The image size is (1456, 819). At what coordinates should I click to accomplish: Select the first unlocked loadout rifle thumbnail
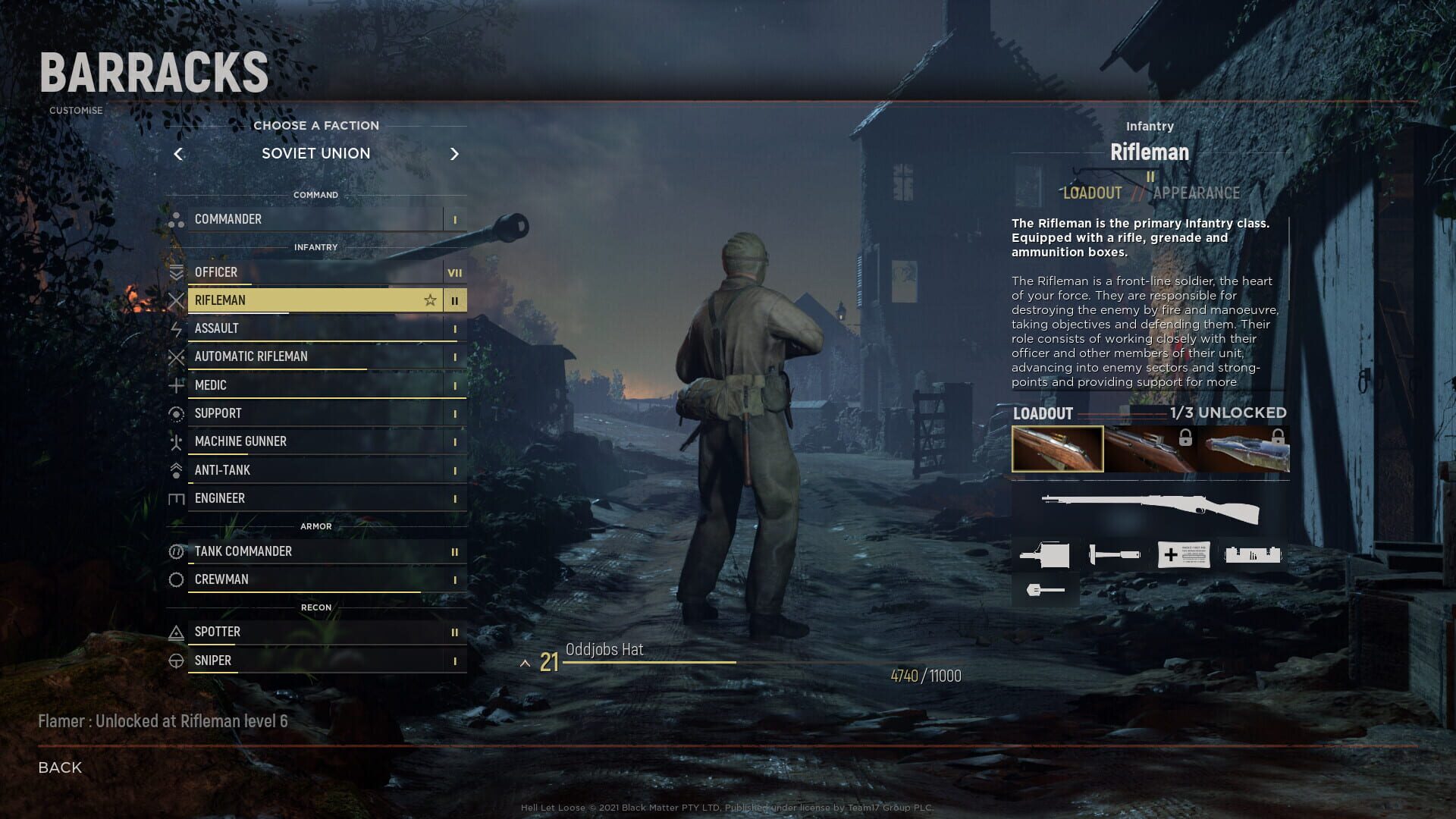pos(1059,448)
